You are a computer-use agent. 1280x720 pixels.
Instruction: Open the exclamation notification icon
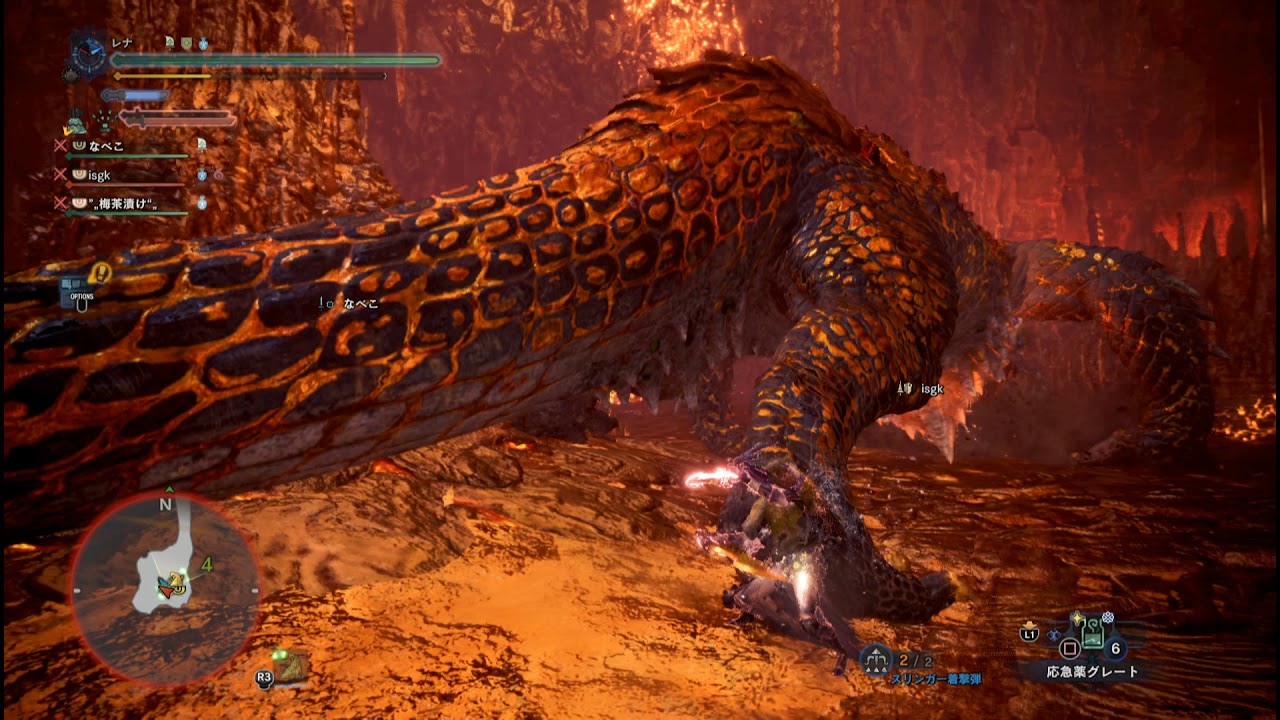tap(100, 272)
